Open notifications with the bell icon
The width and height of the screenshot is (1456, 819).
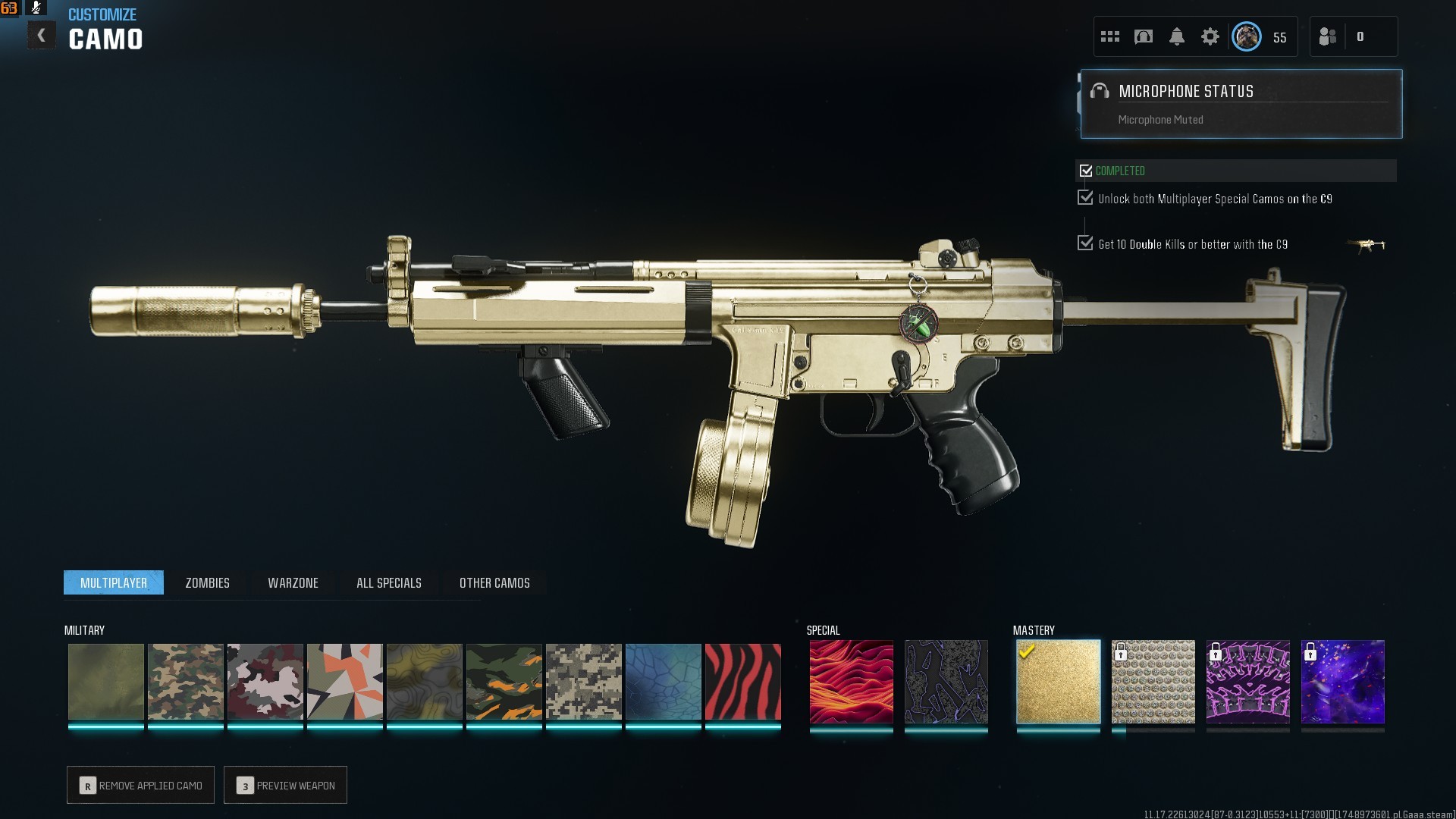pos(1176,36)
